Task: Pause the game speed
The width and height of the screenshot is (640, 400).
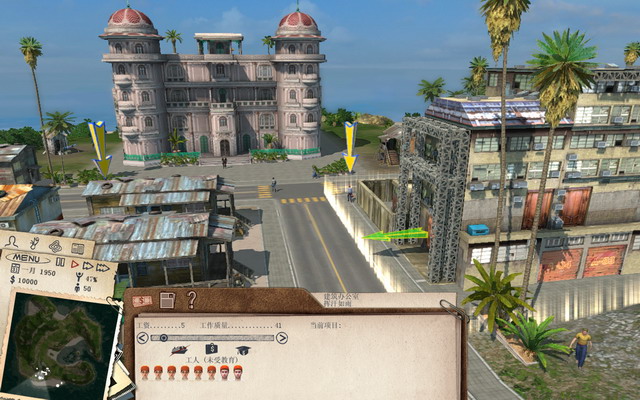Action: point(61,263)
